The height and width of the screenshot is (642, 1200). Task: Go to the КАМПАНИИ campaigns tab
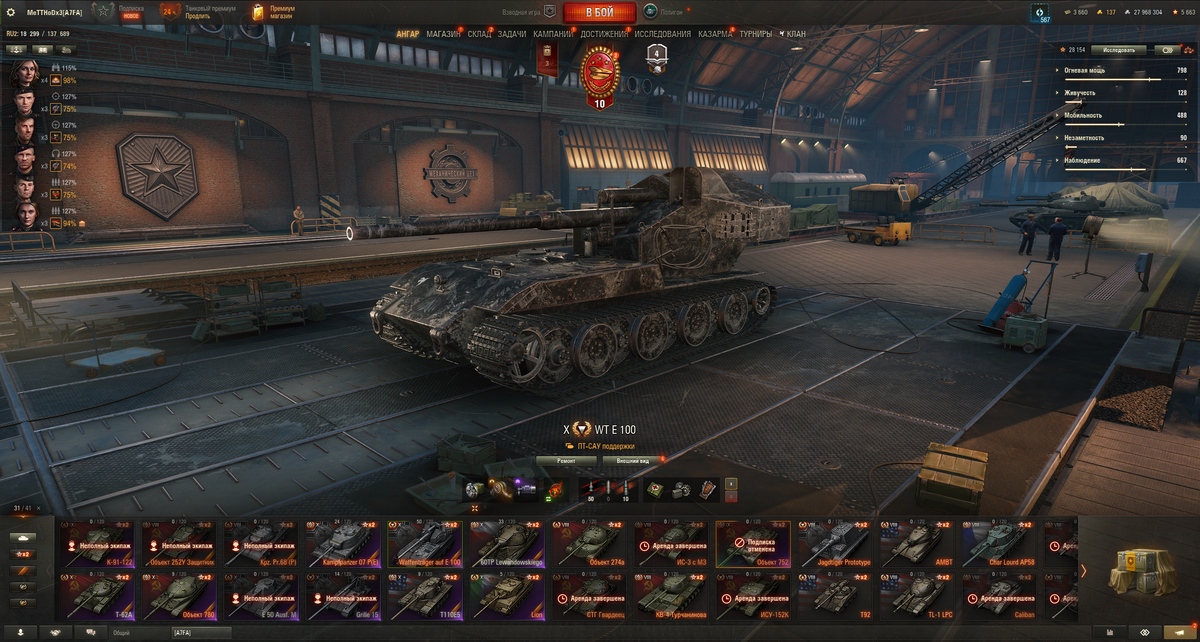[x=553, y=34]
